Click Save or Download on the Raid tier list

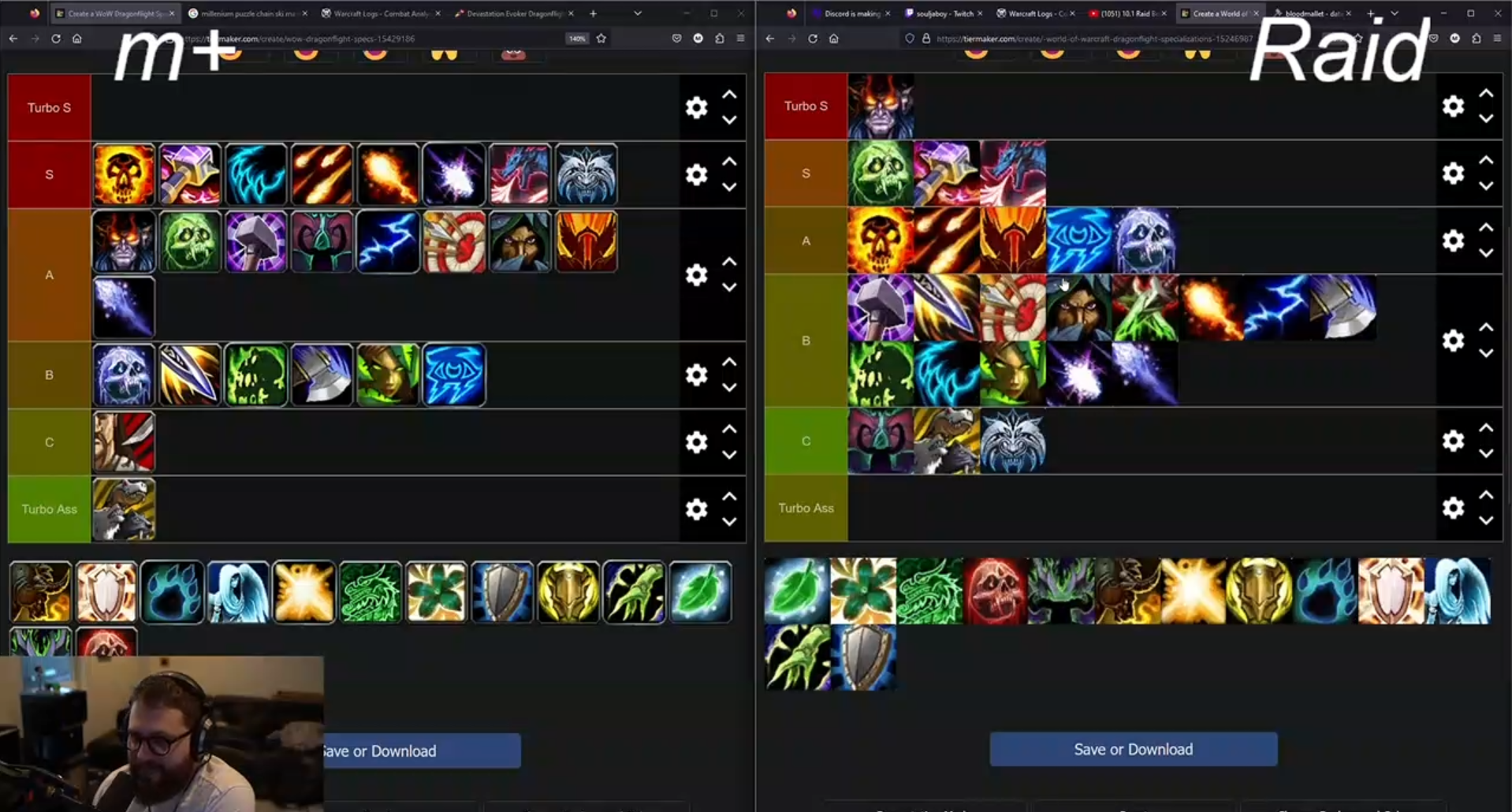pyautogui.click(x=1133, y=749)
